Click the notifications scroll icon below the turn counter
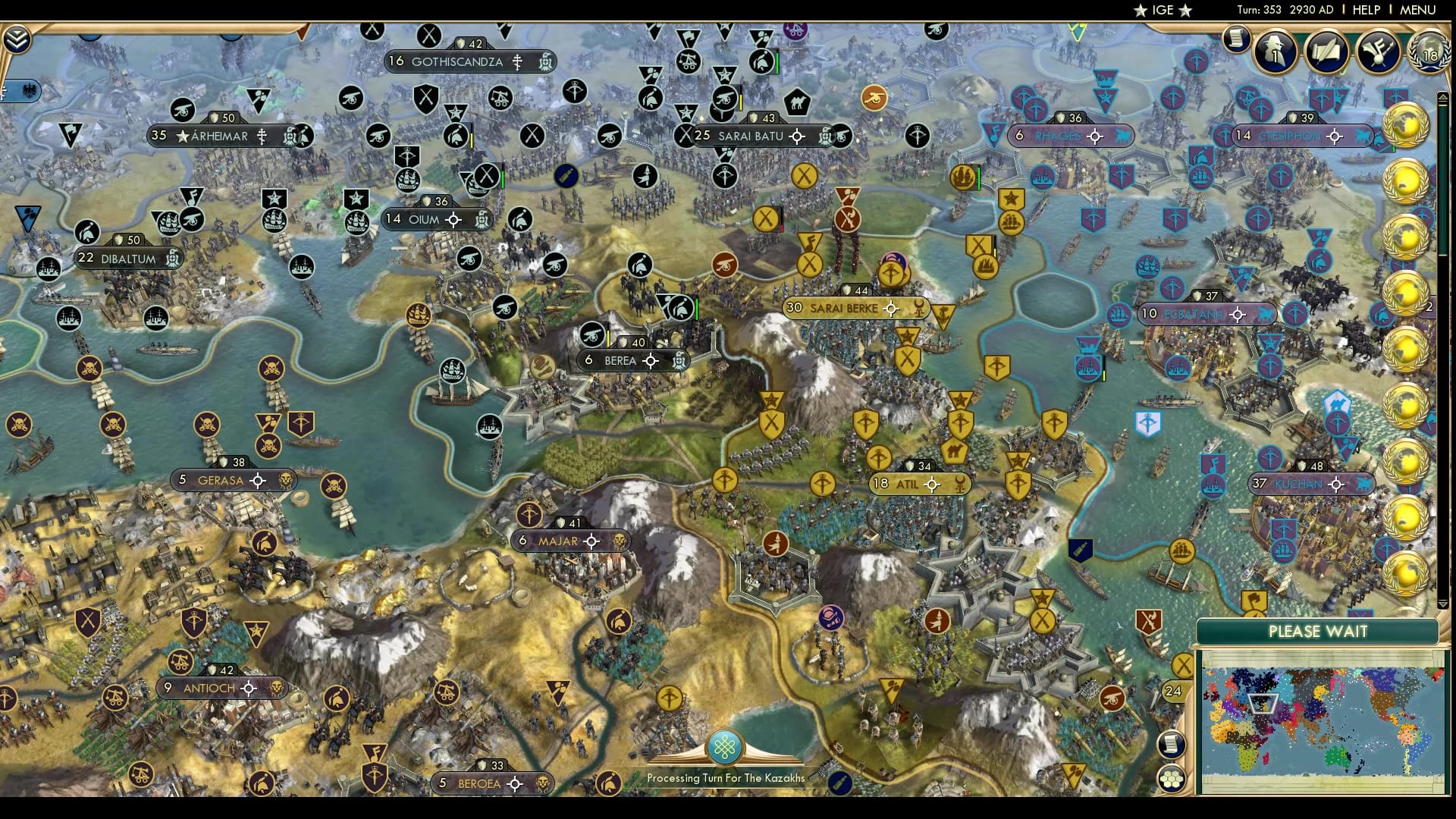This screenshot has width=1456, height=819. point(1237,40)
